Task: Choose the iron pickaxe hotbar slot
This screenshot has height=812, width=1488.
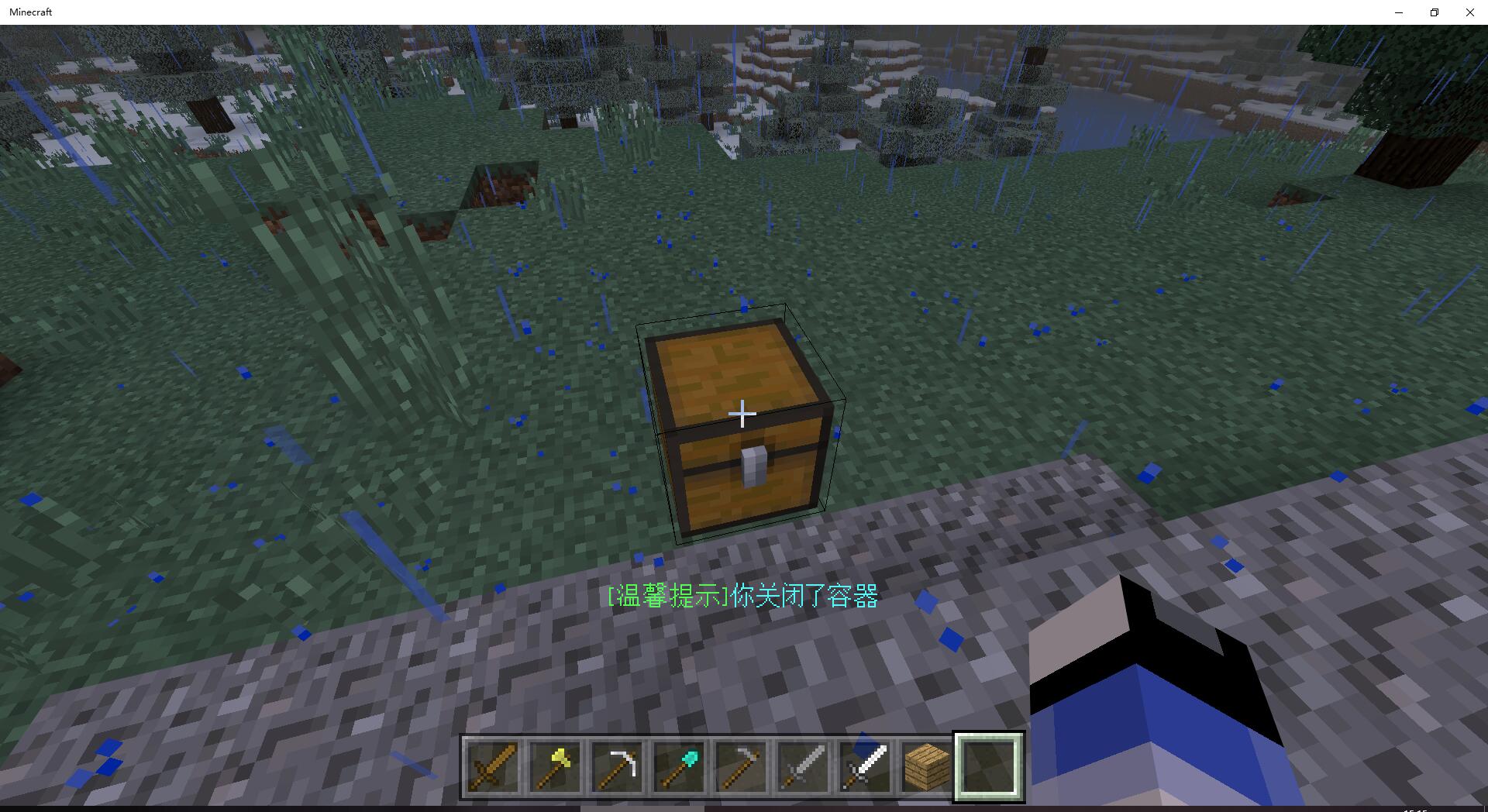Action: 617,766
